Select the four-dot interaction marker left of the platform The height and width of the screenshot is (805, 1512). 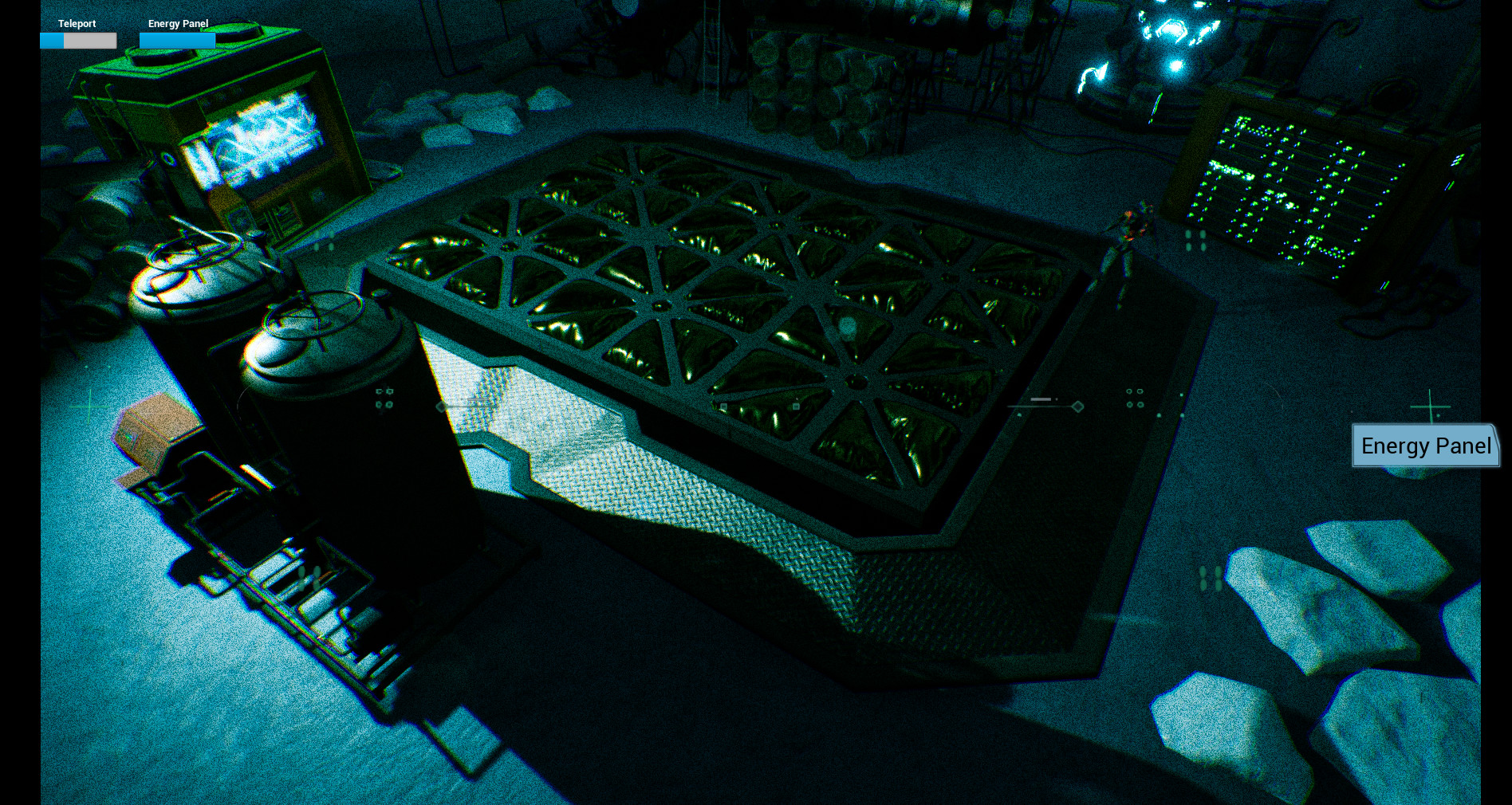pos(384,399)
